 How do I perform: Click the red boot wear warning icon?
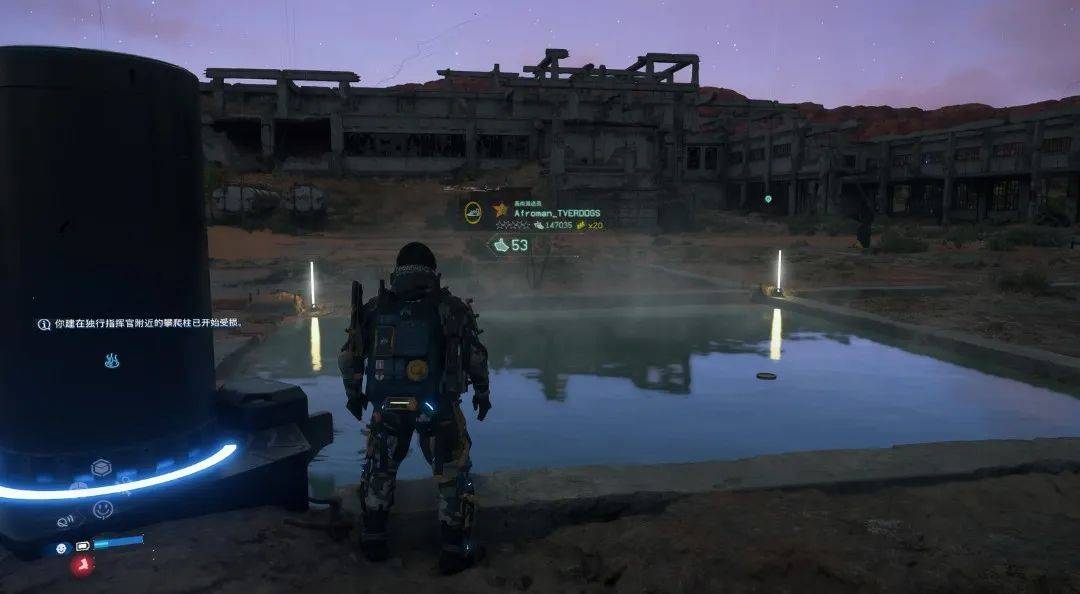[82, 566]
